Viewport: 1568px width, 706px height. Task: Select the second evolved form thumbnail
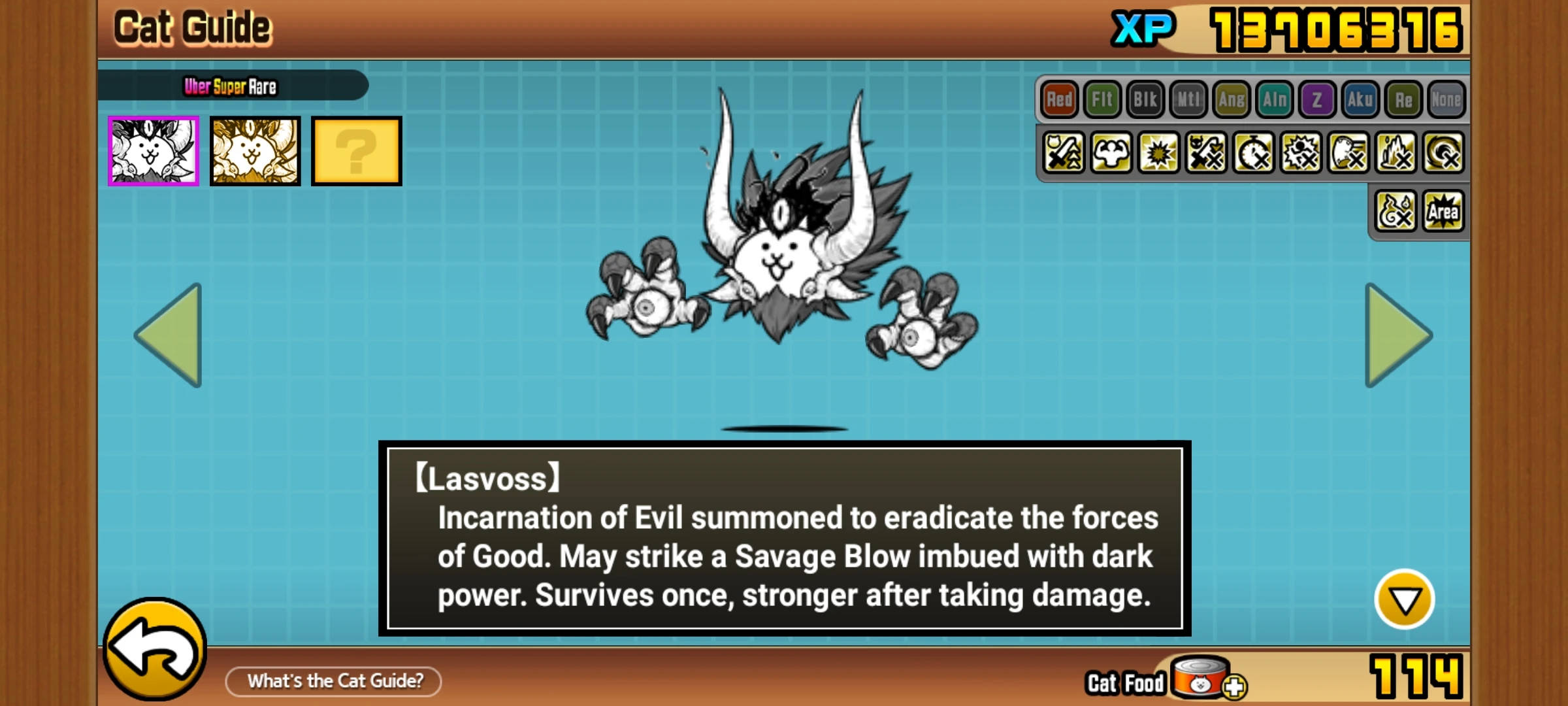click(x=255, y=152)
